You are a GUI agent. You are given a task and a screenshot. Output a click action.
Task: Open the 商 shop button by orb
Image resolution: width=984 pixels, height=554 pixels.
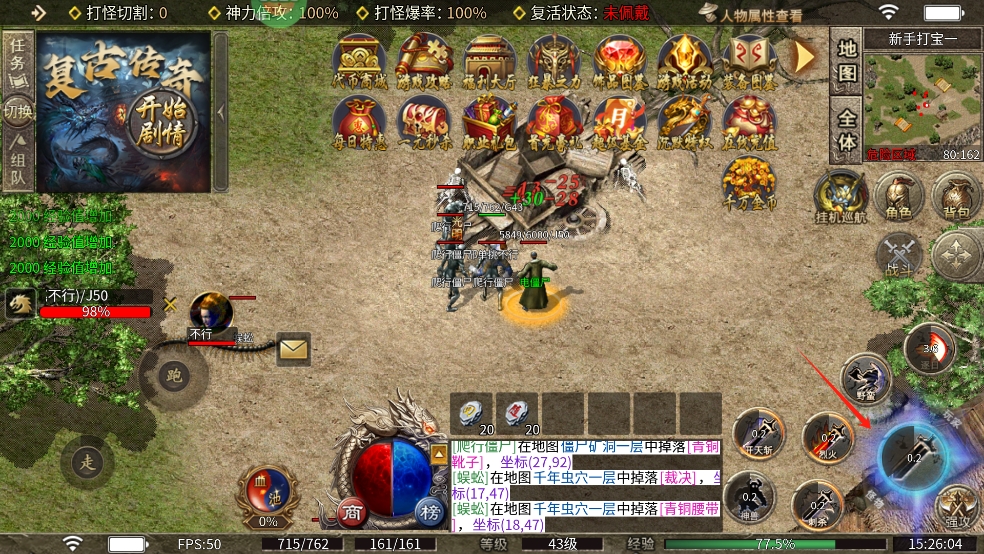coord(350,513)
